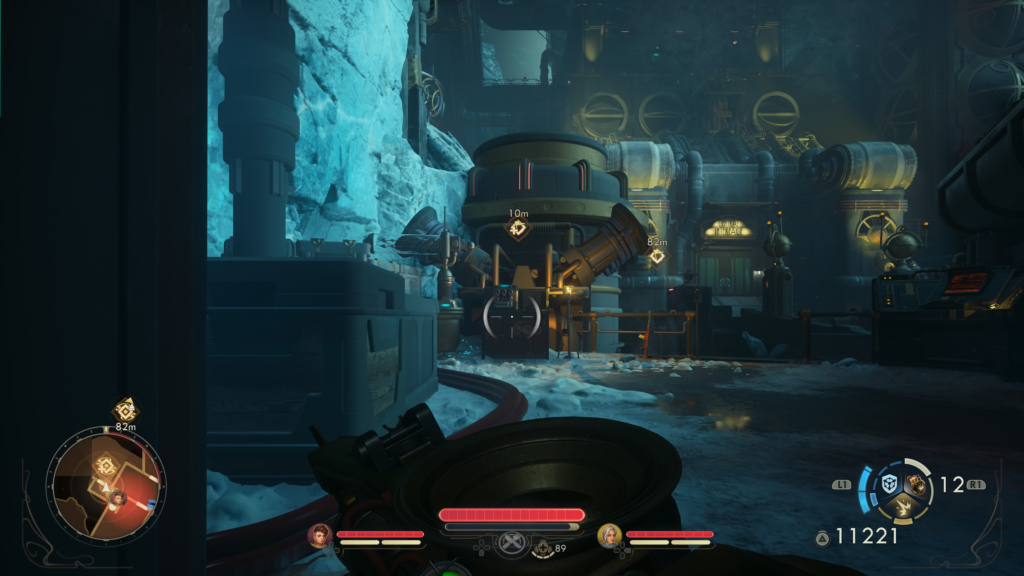Select the cube ability in the wheel
The width and height of the screenshot is (1024, 576).
[x=888, y=484]
